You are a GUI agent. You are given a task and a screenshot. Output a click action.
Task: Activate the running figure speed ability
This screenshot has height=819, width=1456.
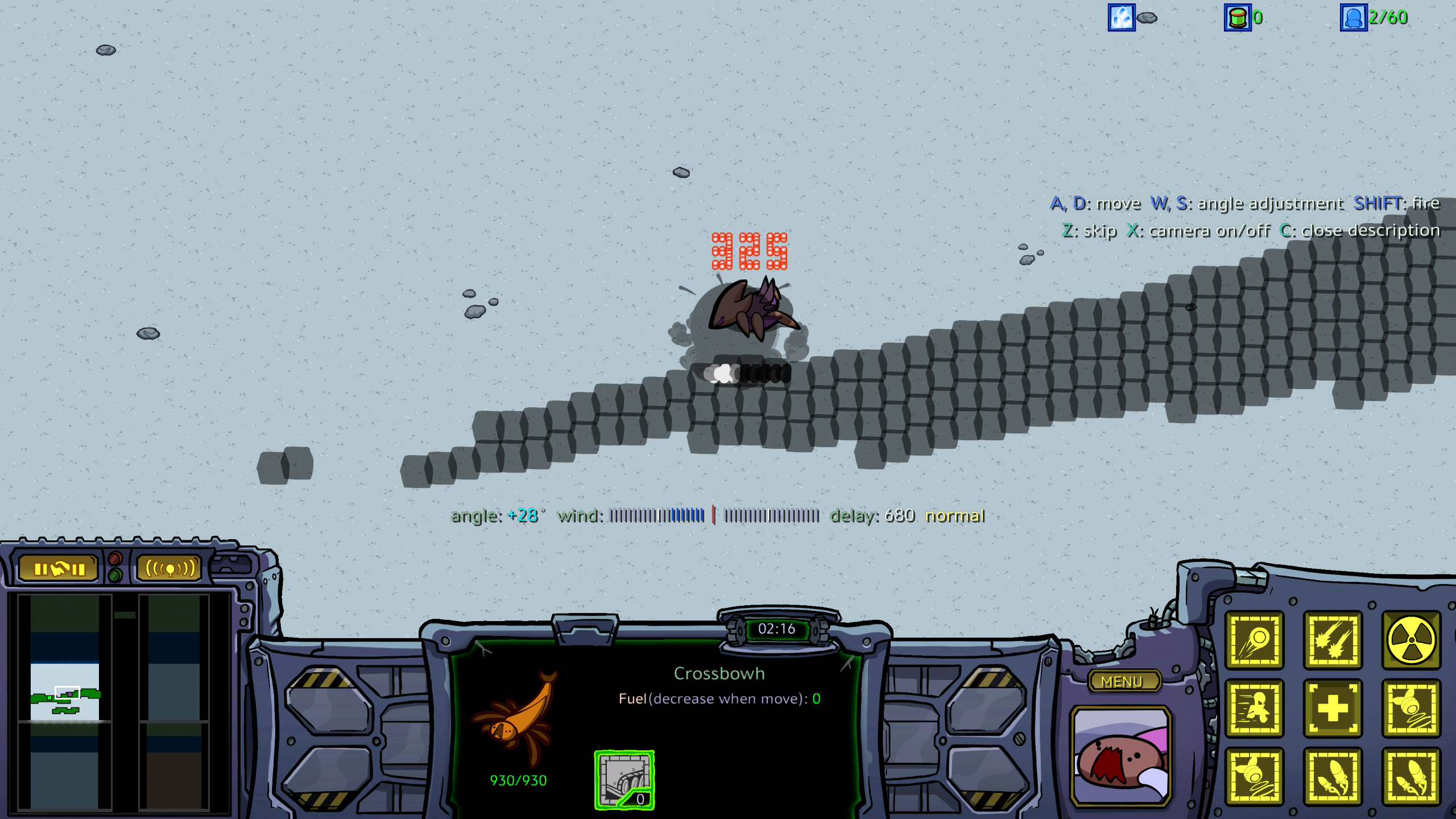click(x=1254, y=709)
